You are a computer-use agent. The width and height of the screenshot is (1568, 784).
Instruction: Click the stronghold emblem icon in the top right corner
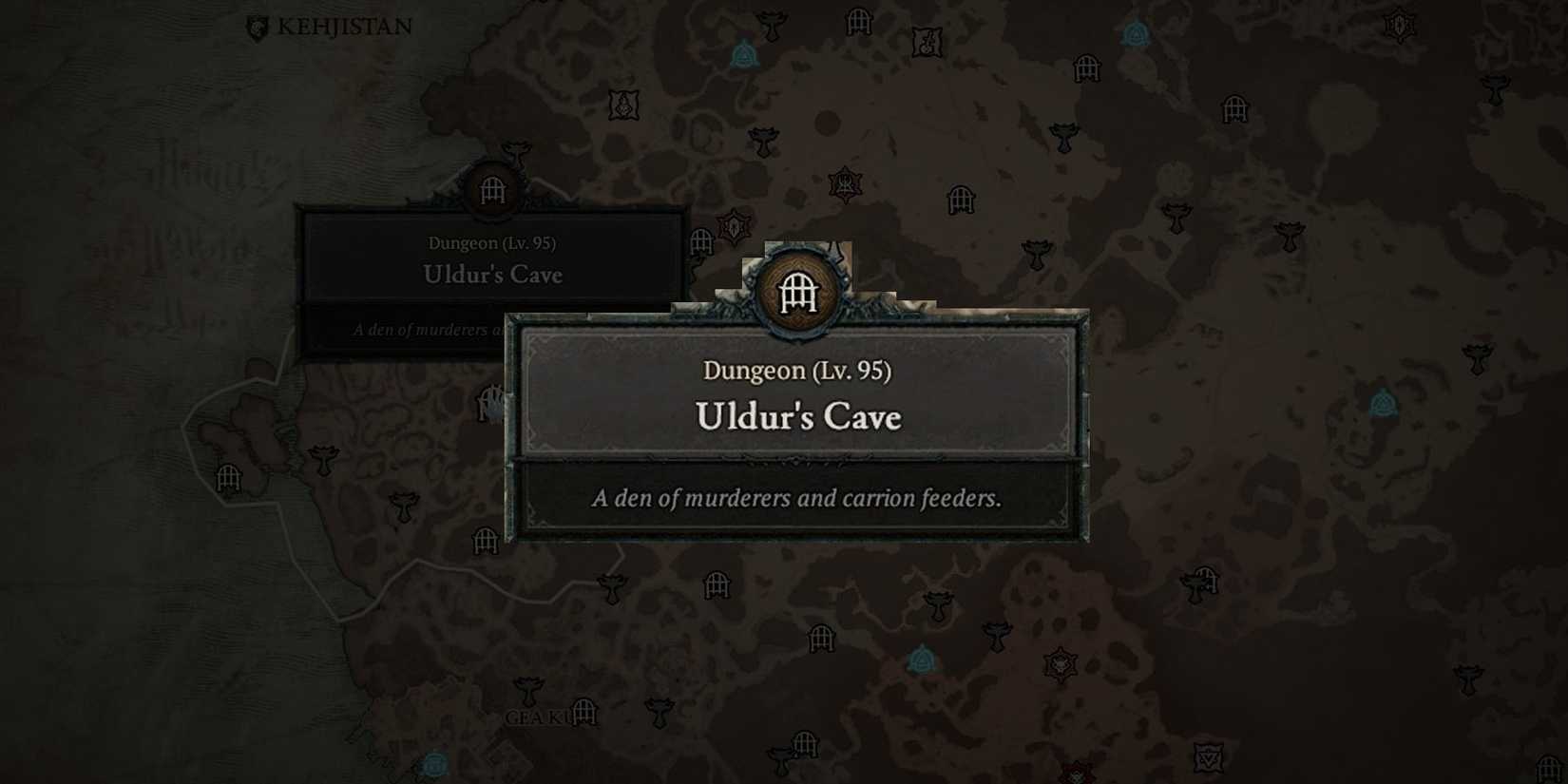(x=1399, y=26)
